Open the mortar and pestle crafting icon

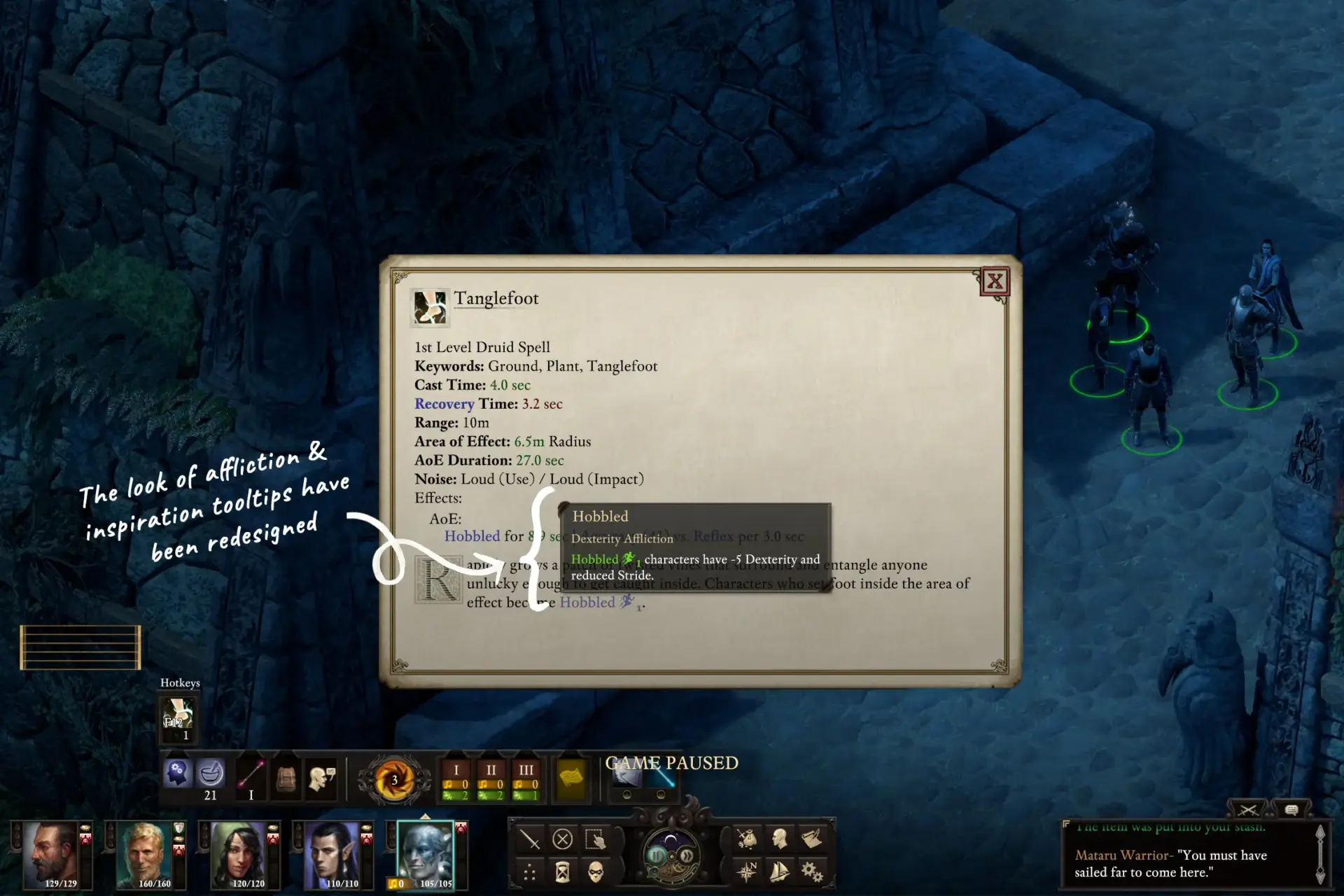[210, 773]
